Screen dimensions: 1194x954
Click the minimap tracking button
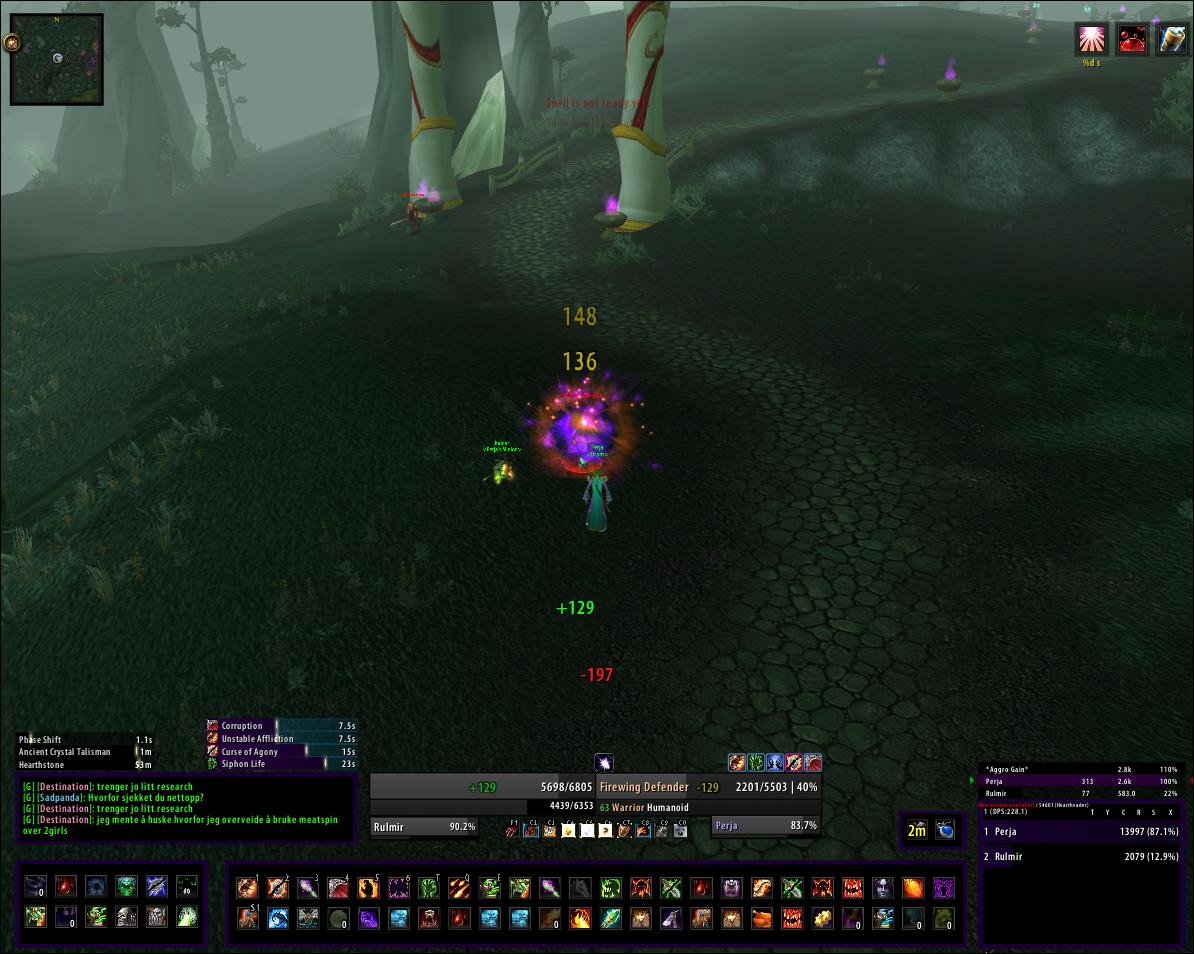point(11,43)
